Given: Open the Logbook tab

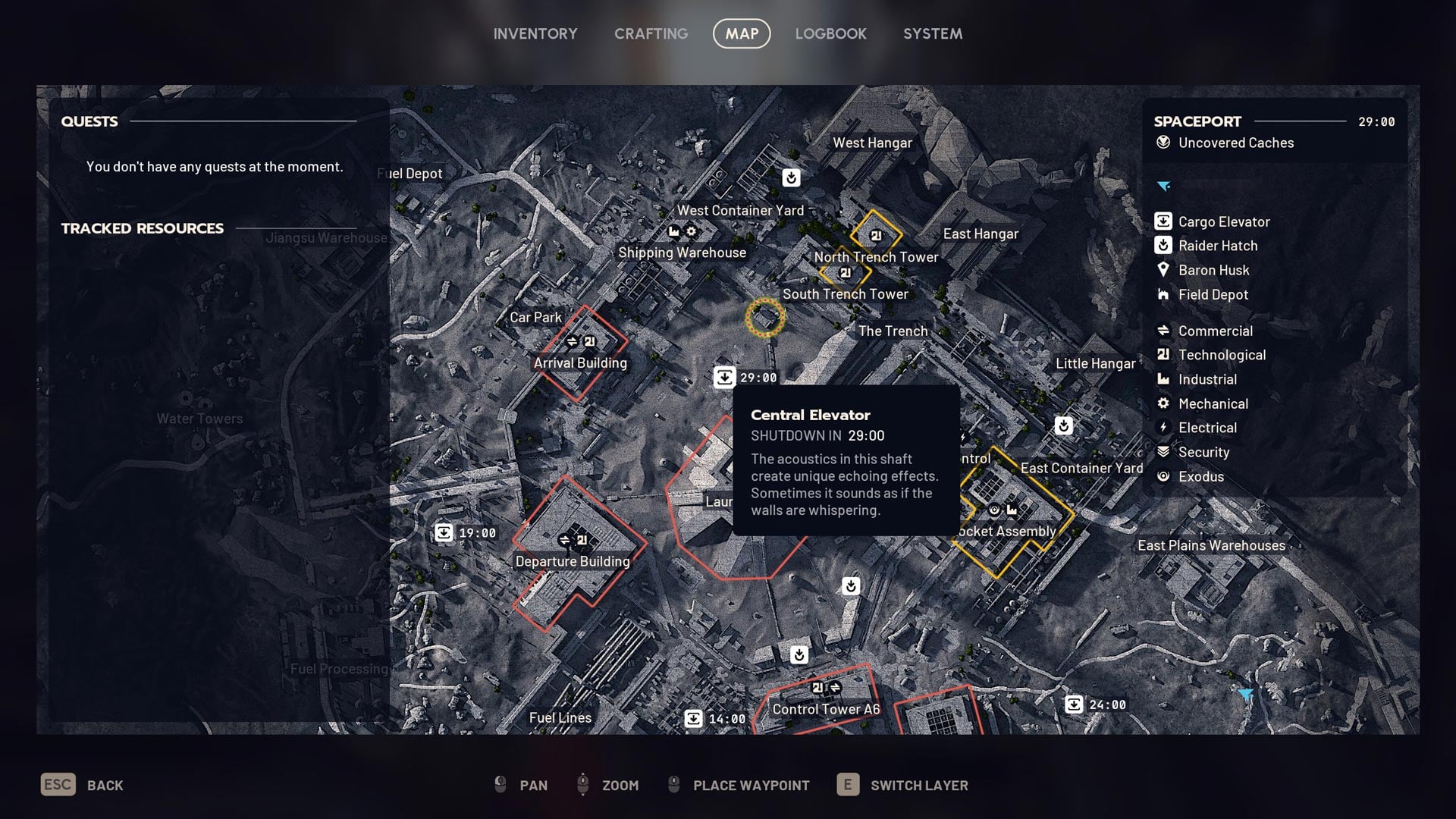Looking at the screenshot, I should point(831,33).
